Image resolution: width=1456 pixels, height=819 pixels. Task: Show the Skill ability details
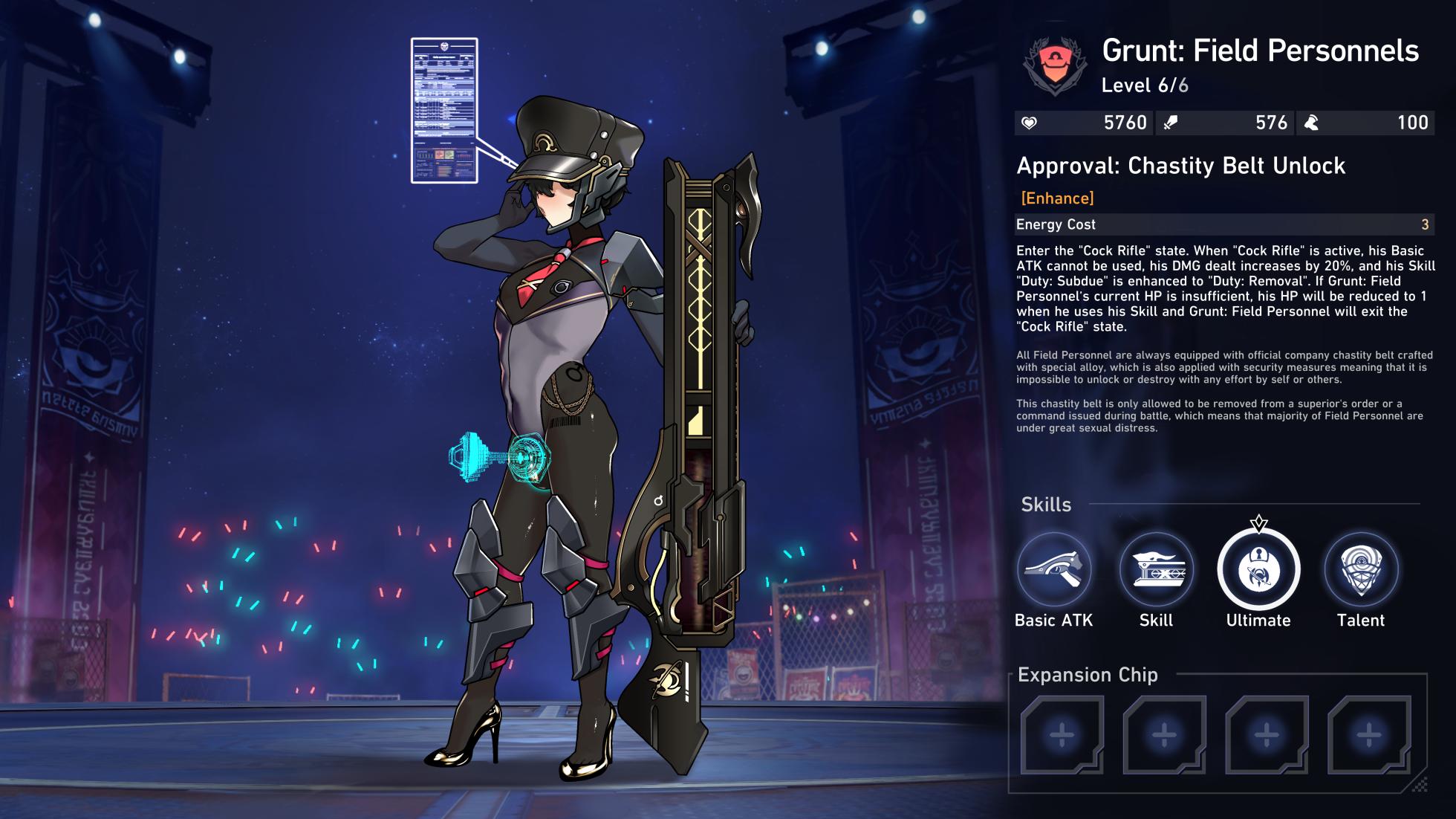point(1156,570)
